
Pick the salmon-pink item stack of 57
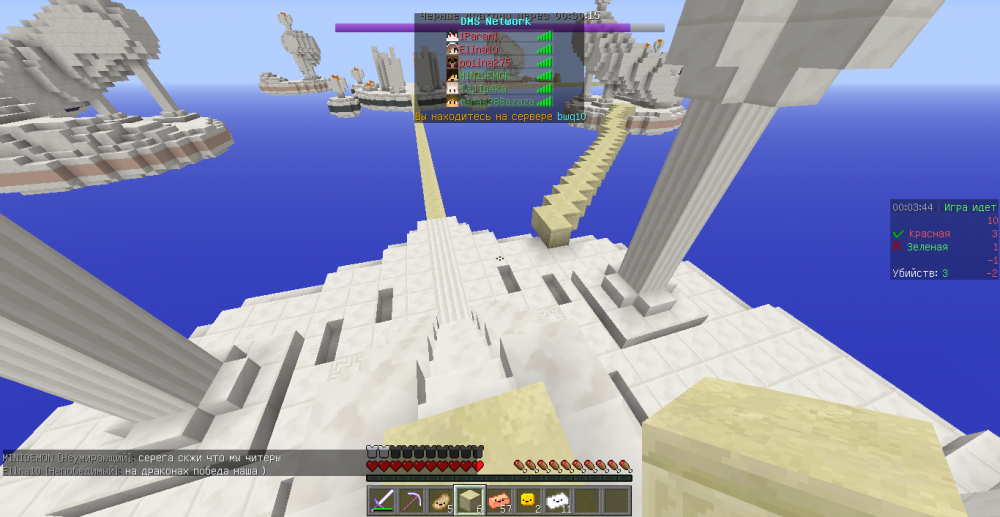coord(499,500)
